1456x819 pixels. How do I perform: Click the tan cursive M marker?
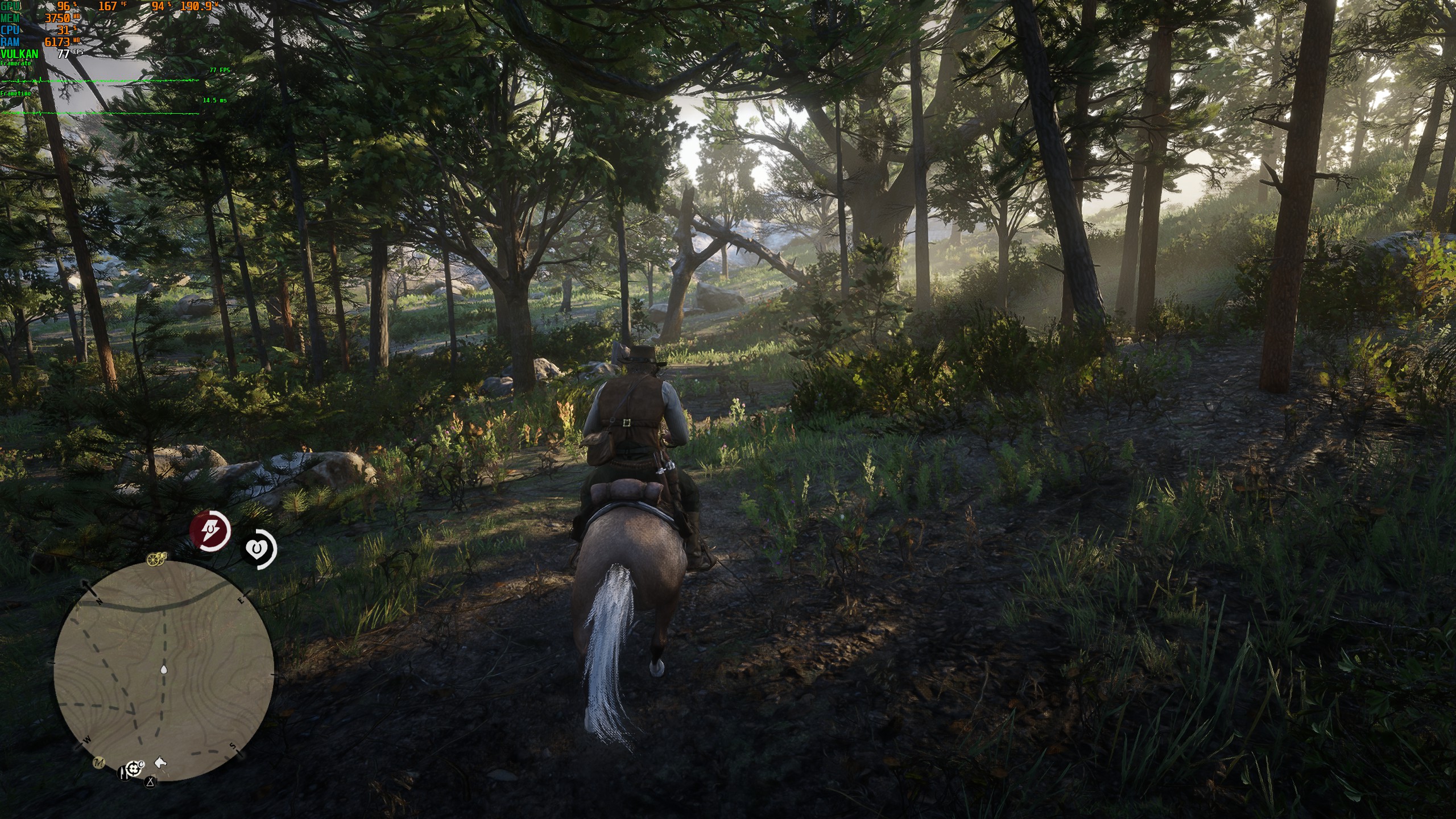(100, 762)
